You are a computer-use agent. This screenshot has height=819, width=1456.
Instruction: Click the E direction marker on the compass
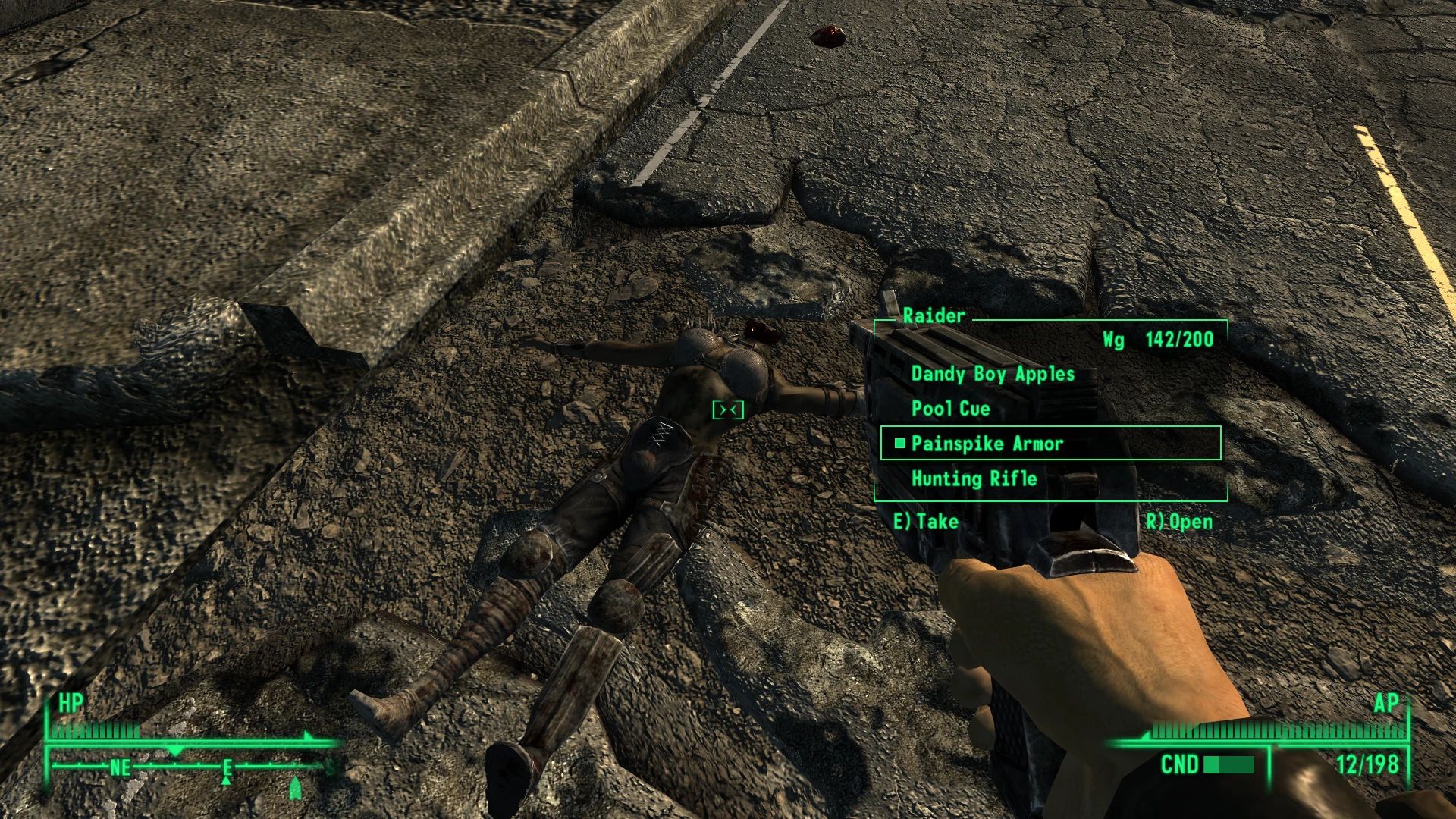pos(227,767)
